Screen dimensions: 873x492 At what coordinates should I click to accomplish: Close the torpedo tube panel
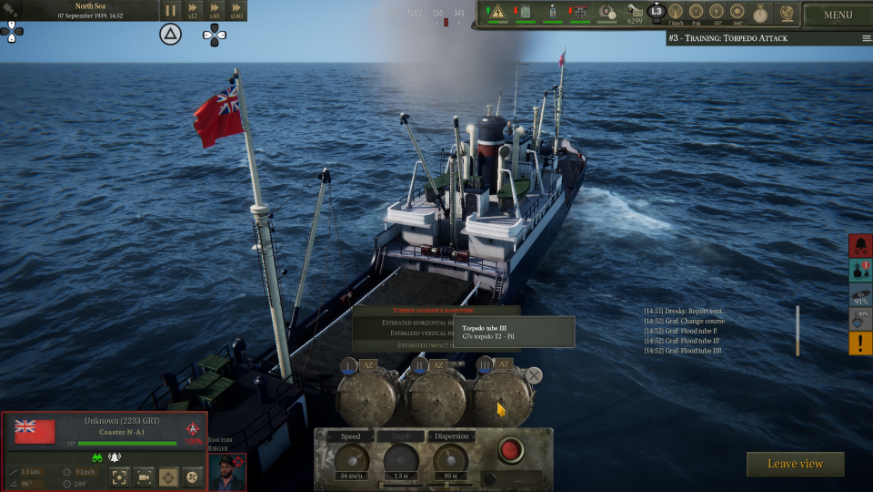coord(534,375)
